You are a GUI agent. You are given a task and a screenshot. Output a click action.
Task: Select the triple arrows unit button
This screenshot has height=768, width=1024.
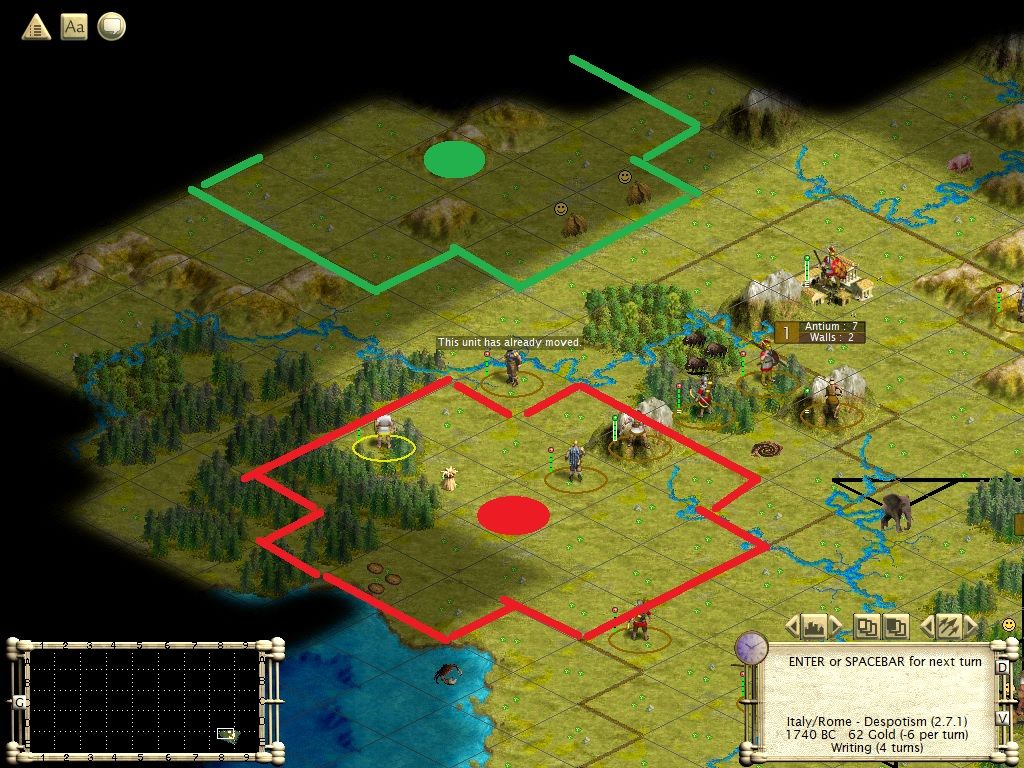click(948, 627)
